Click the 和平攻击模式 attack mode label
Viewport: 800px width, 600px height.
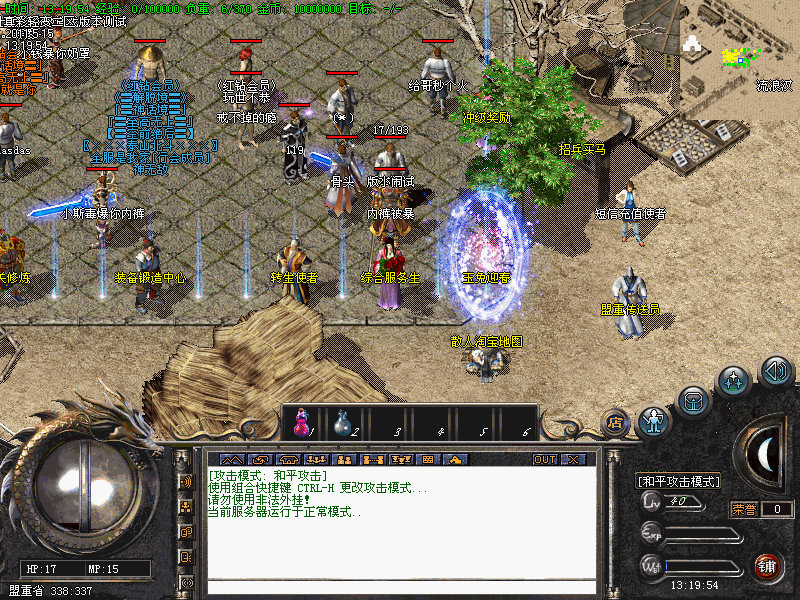point(679,481)
